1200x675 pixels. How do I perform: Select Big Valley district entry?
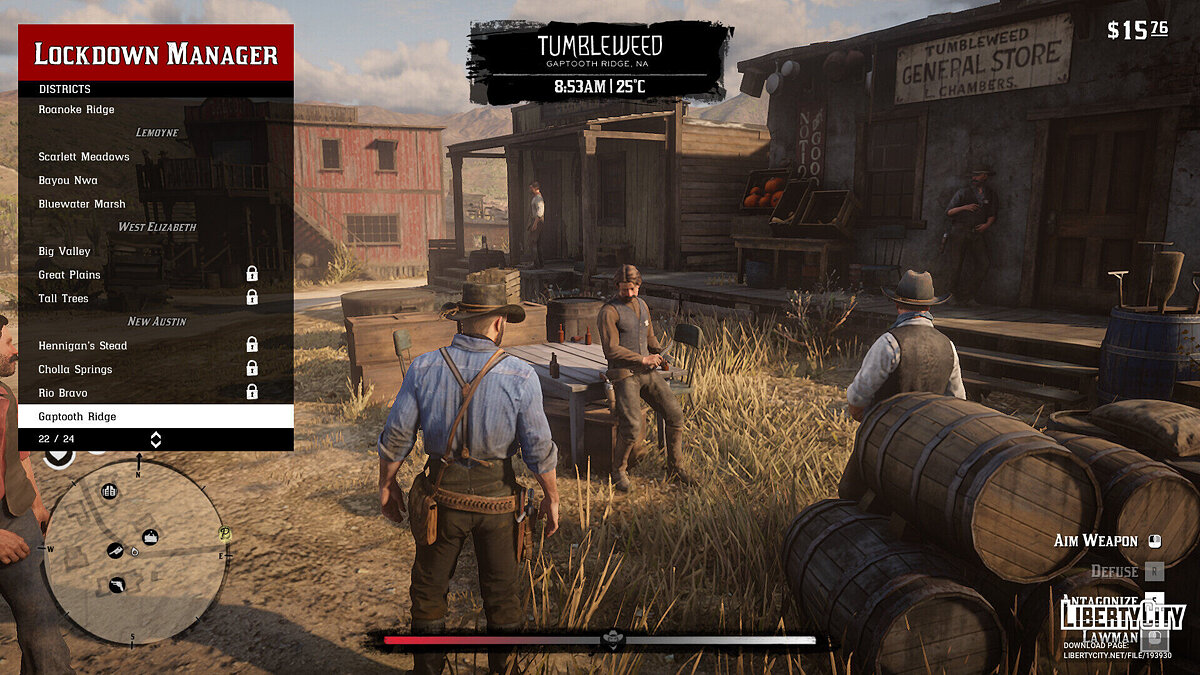[64, 251]
